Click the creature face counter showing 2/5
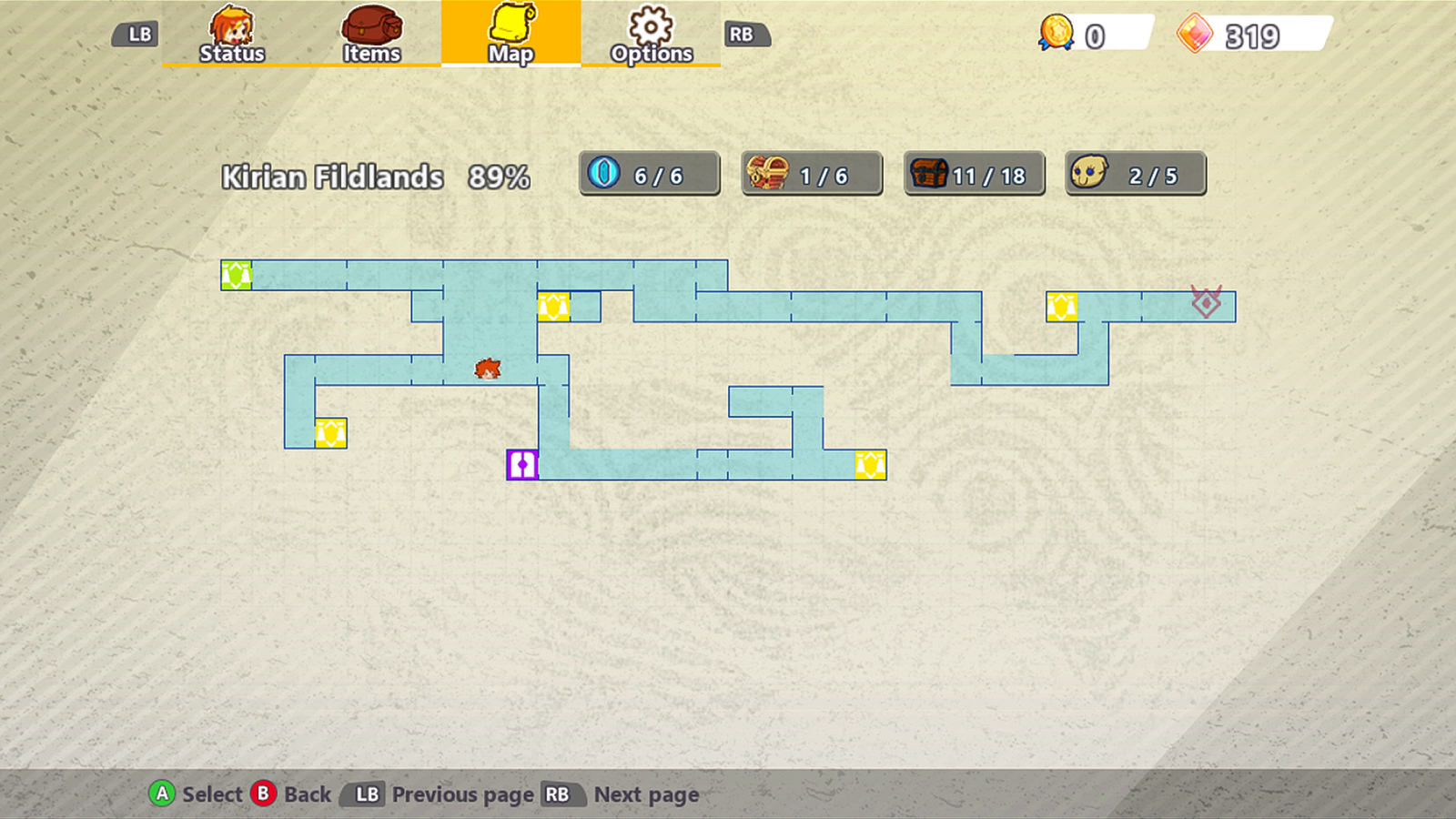This screenshot has width=1456, height=819. tap(1134, 174)
